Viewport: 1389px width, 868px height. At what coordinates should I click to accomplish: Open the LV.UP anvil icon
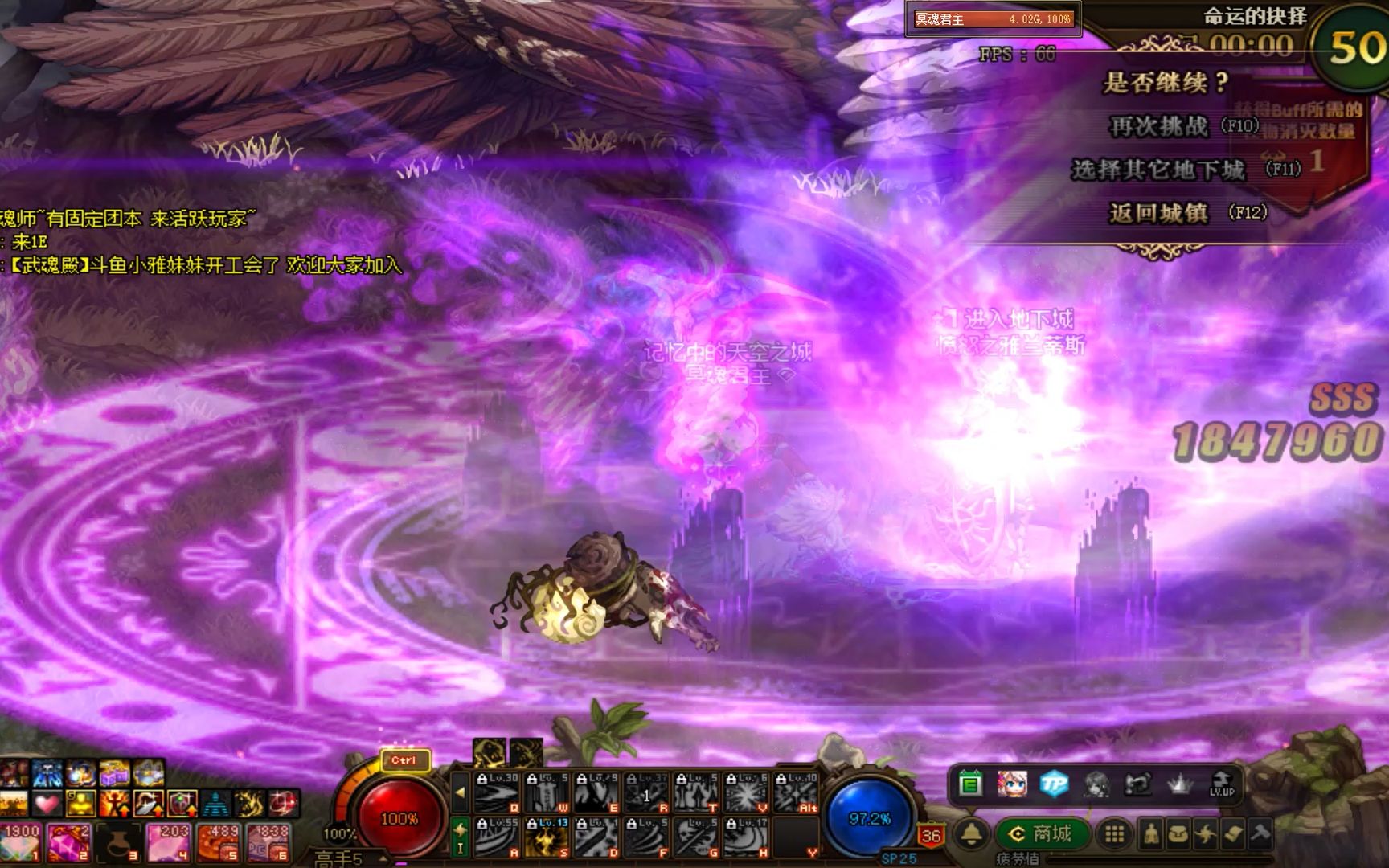point(1221,783)
